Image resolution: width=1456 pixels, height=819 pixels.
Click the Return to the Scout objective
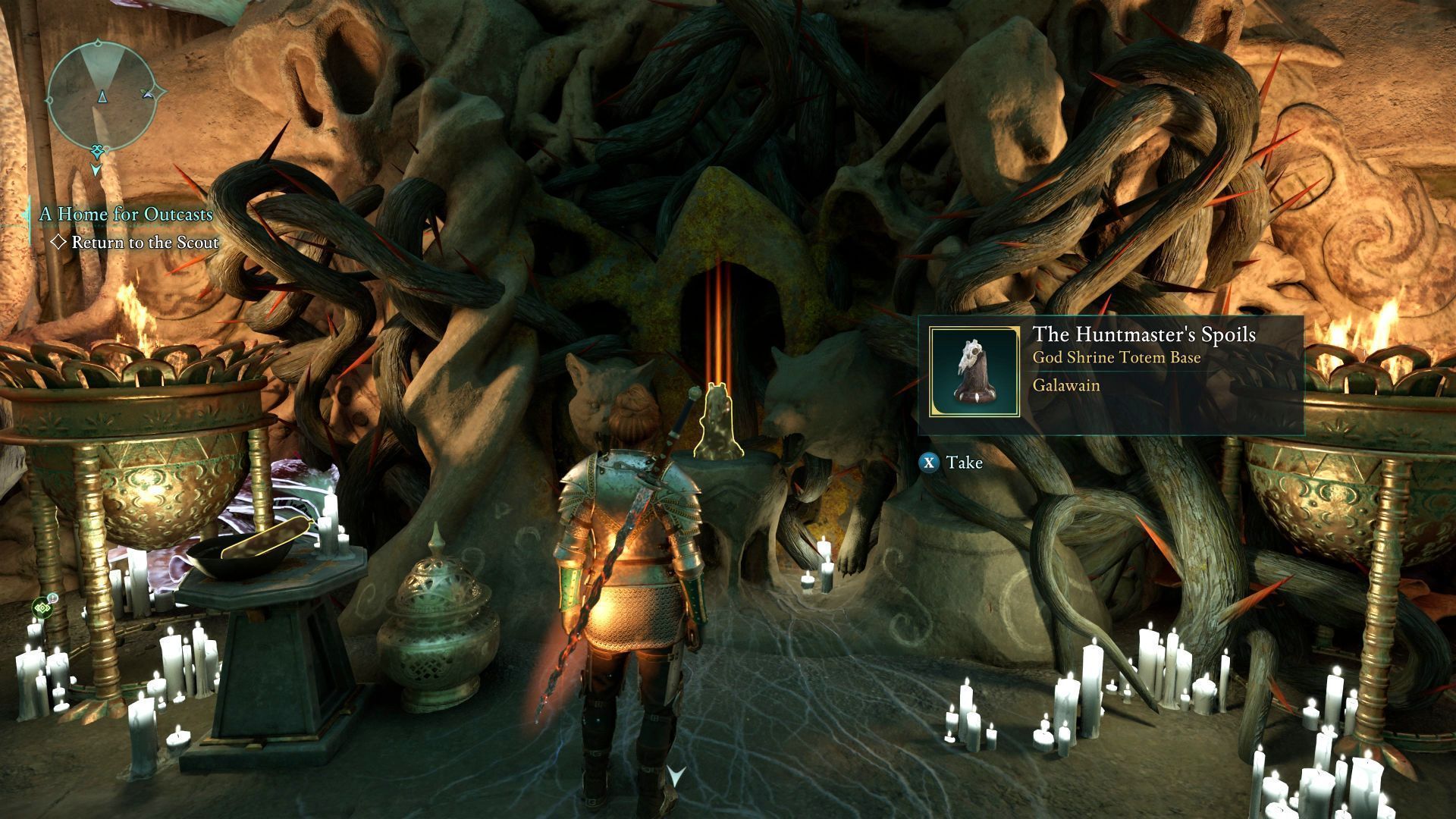tap(144, 243)
